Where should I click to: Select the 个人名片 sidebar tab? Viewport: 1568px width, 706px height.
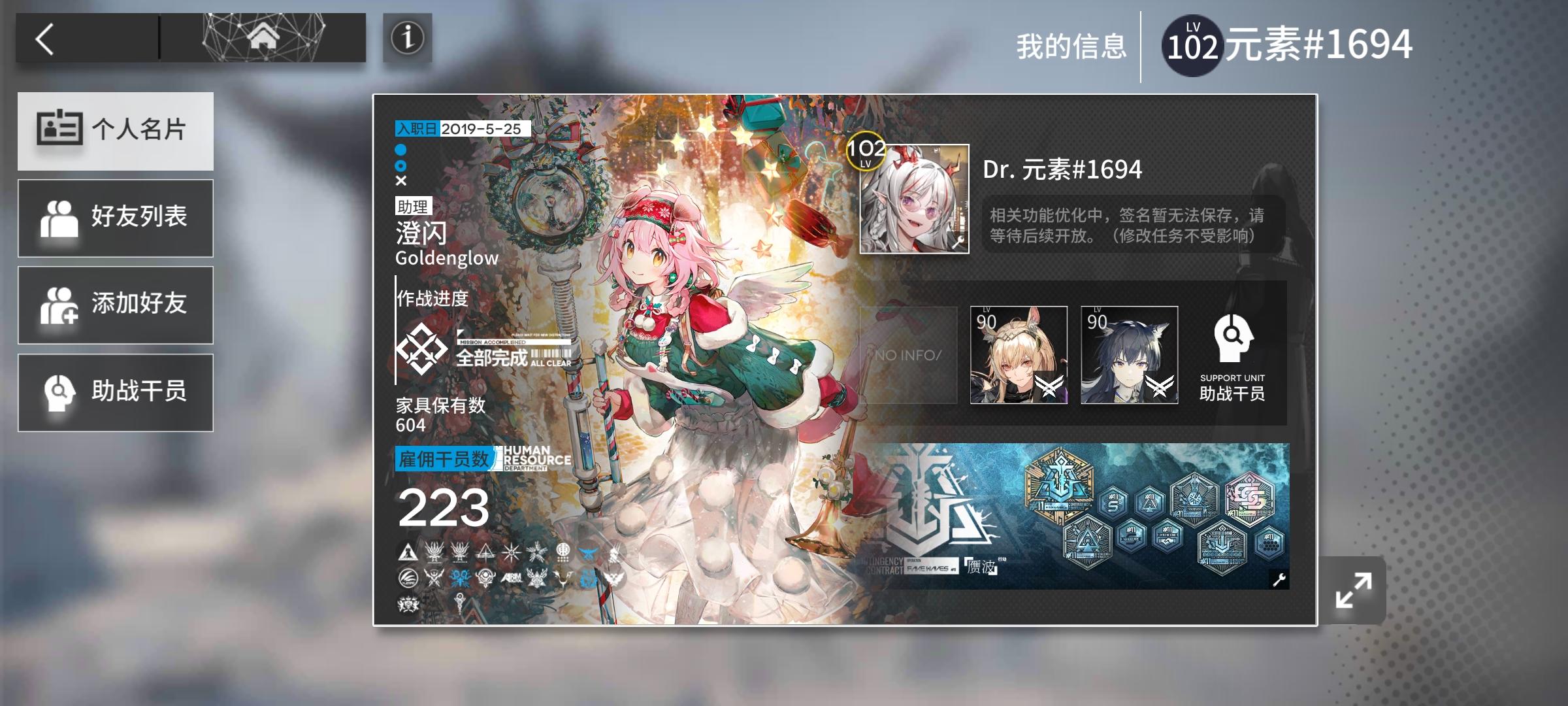click(116, 130)
